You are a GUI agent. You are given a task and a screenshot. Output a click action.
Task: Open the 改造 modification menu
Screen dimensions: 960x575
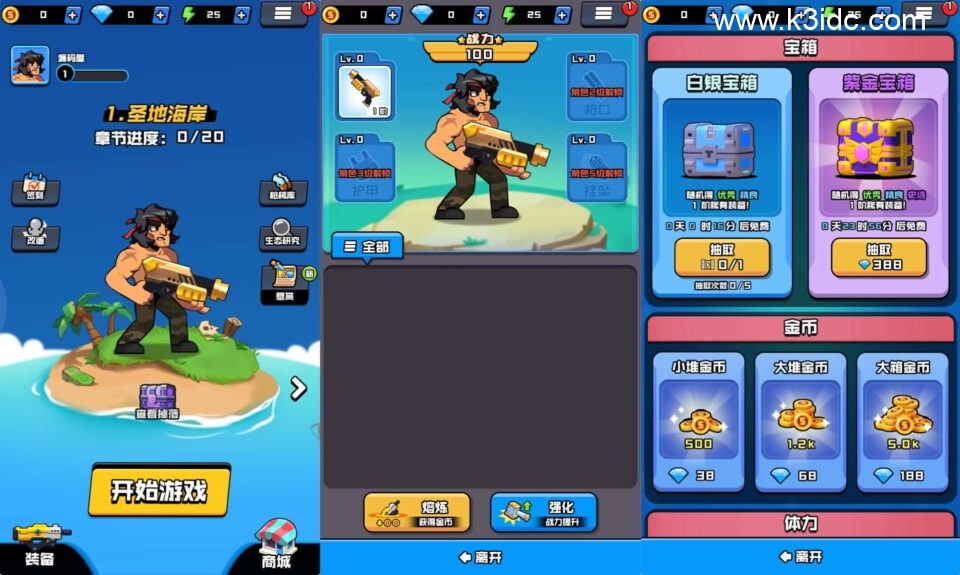point(35,236)
